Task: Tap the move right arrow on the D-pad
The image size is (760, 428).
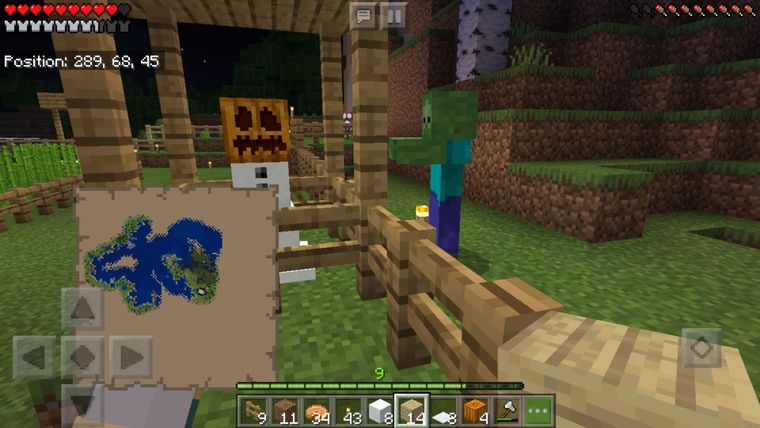Action: [x=131, y=356]
